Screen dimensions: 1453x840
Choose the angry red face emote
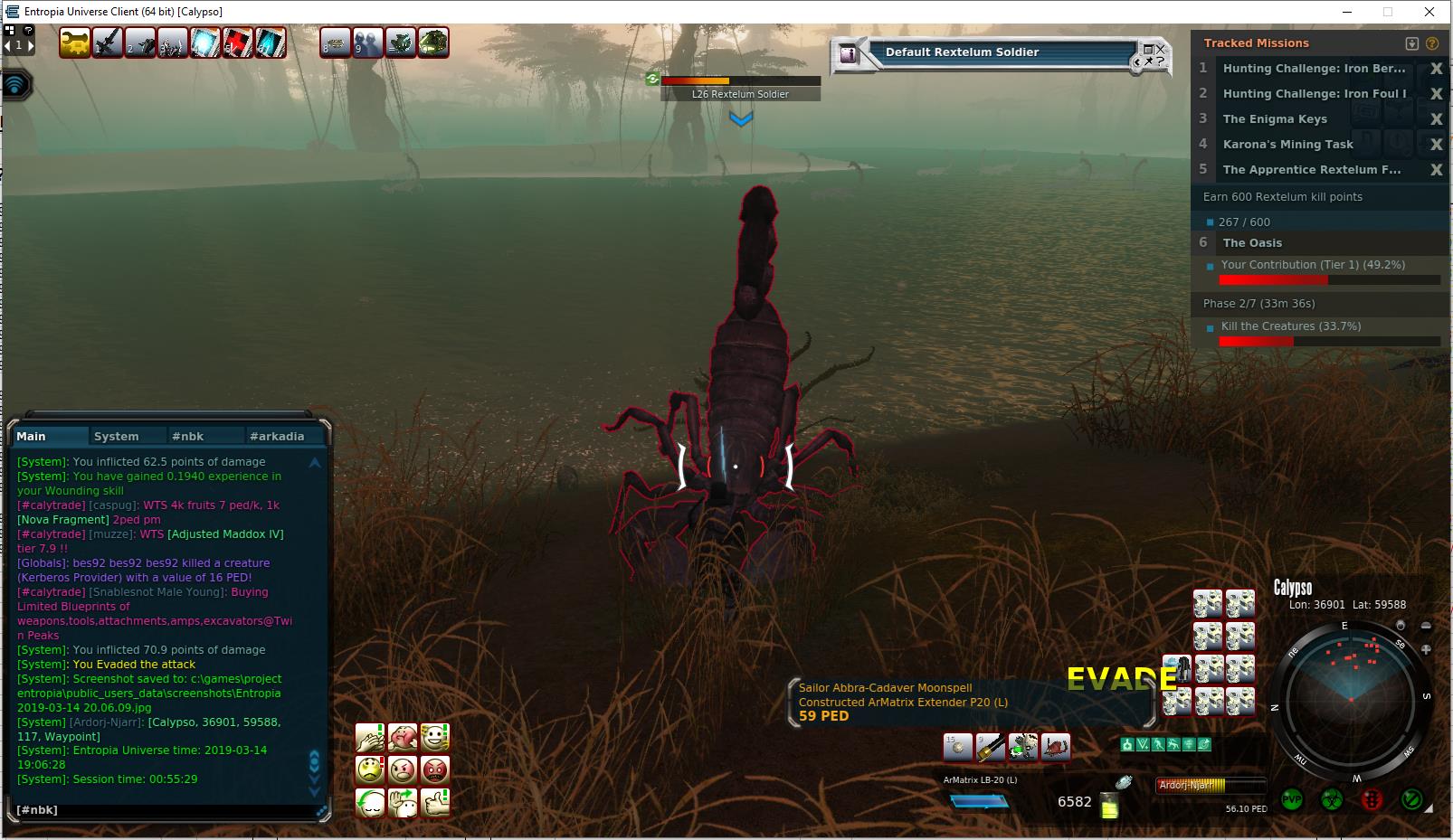point(435,769)
